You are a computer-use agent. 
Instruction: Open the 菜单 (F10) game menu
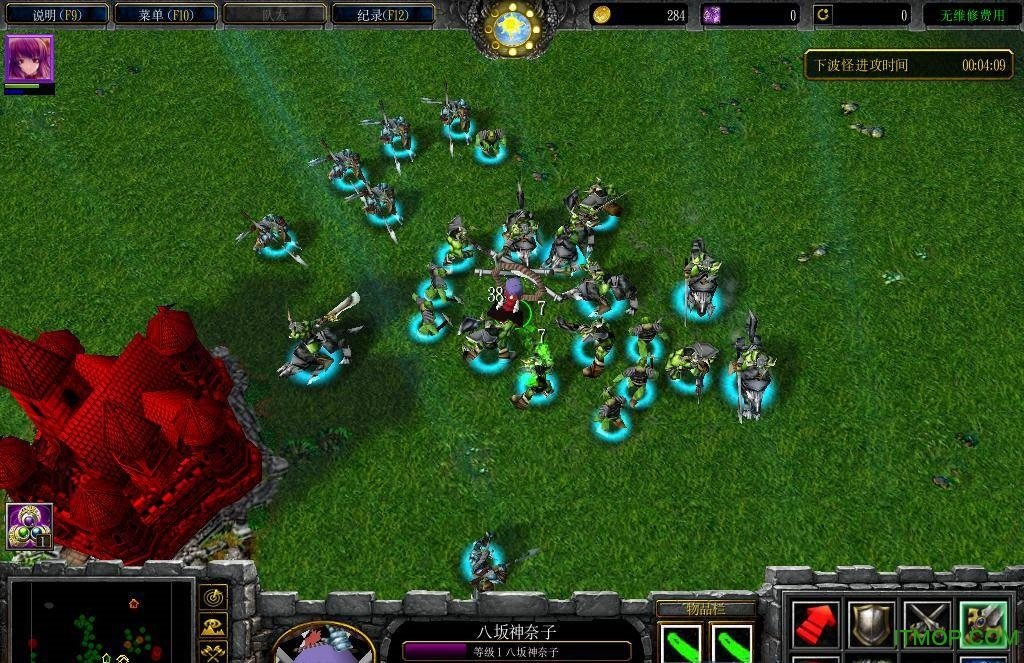point(165,15)
